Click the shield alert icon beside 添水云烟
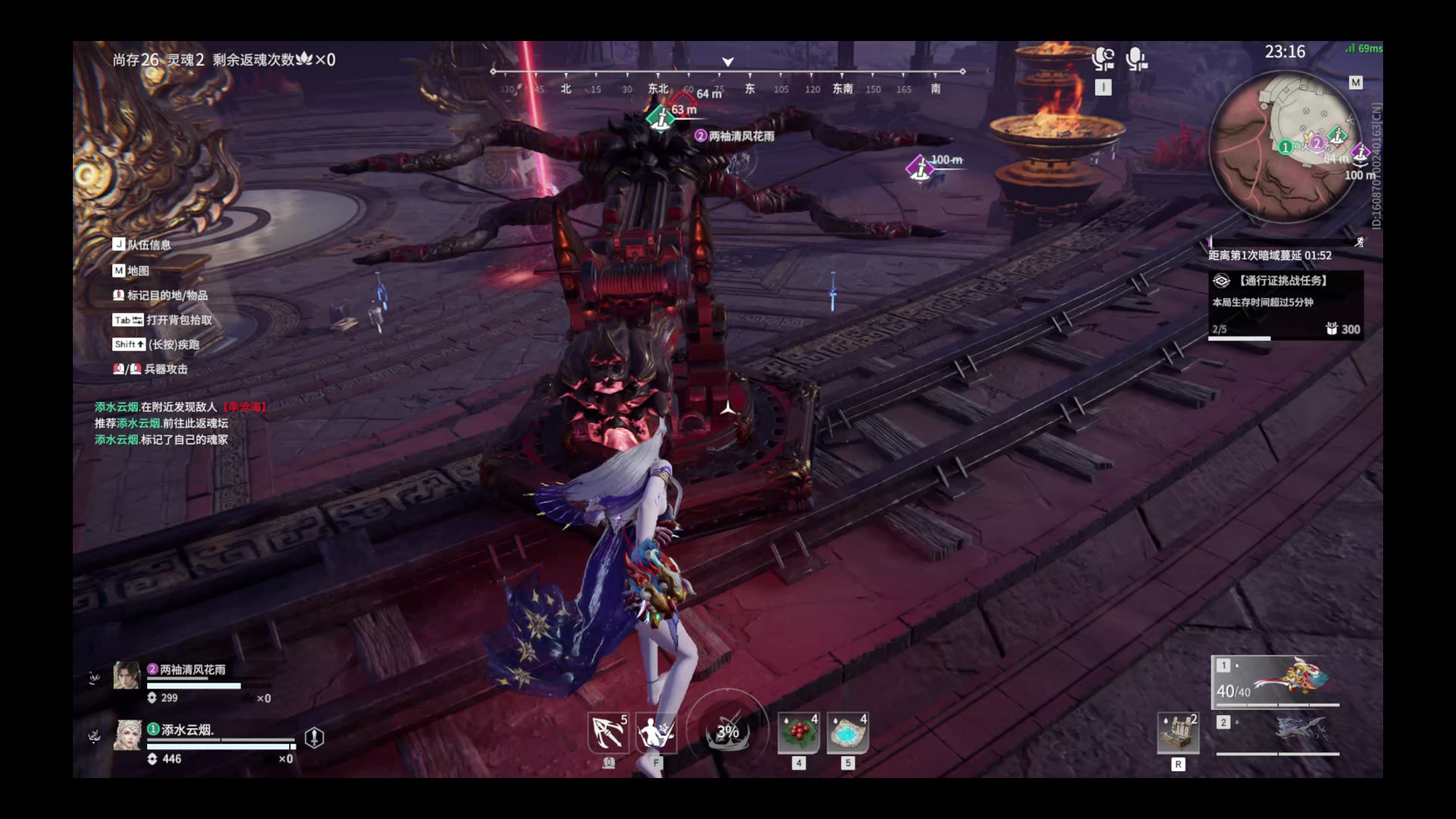 314,737
